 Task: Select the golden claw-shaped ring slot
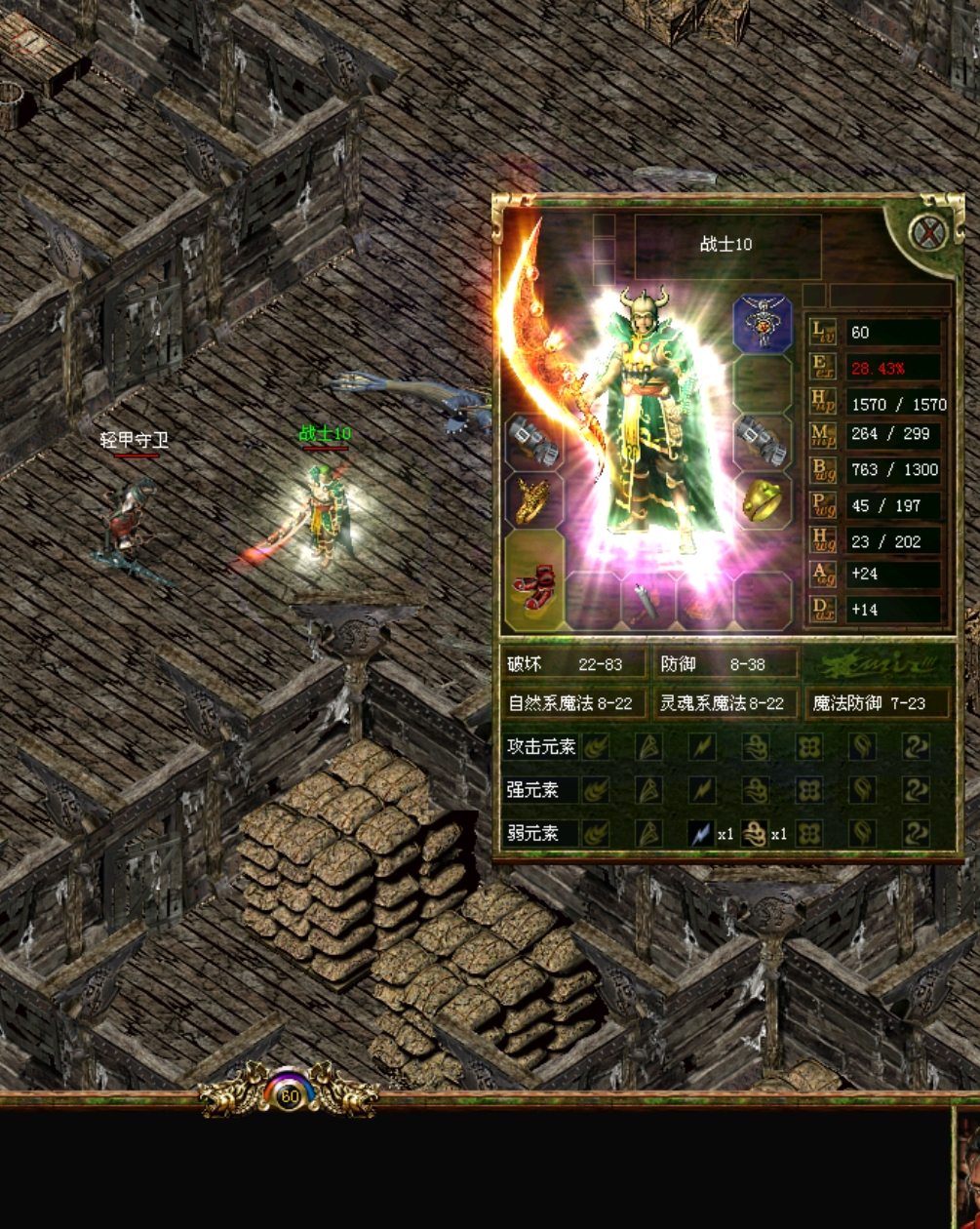[533, 500]
